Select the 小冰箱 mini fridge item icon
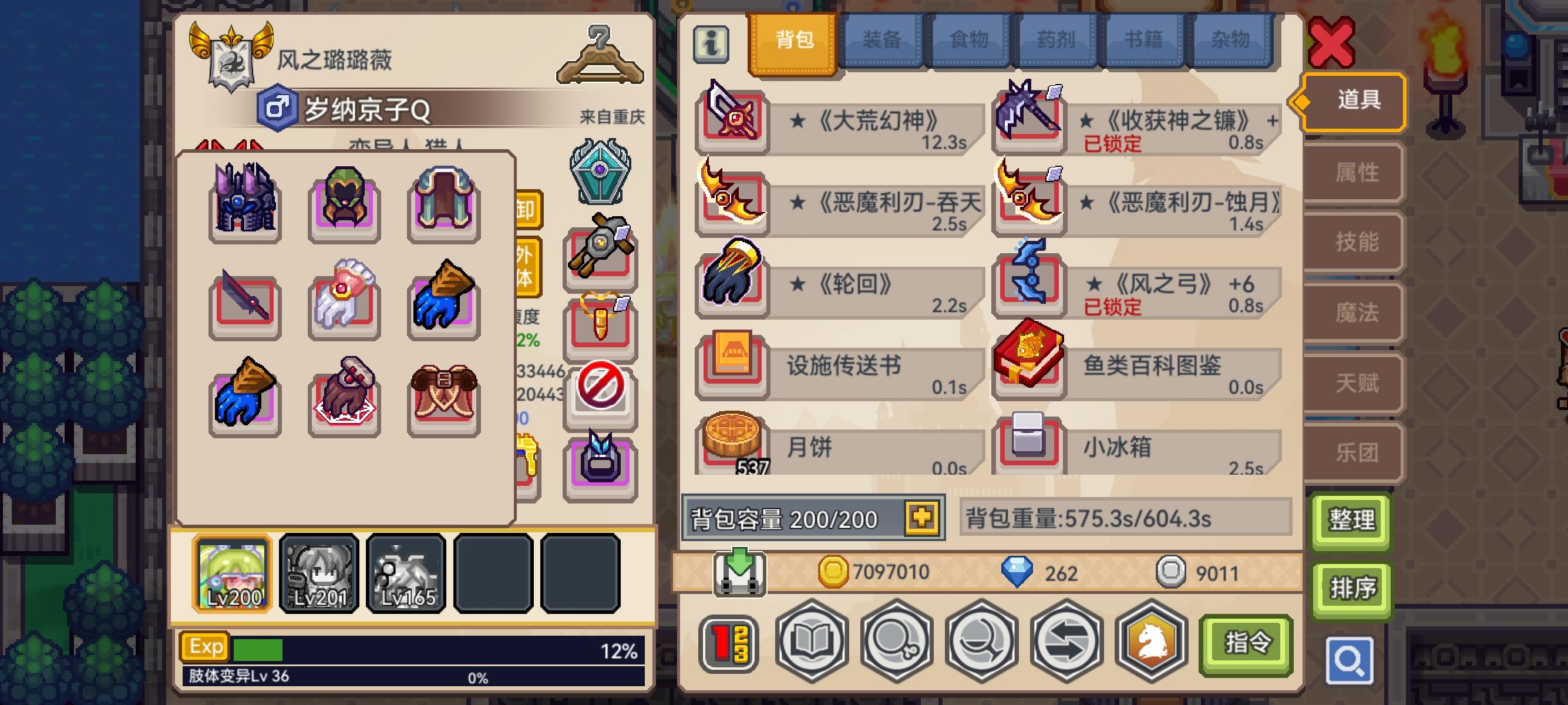The width and height of the screenshot is (1568, 705). click(x=1030, y=448)
